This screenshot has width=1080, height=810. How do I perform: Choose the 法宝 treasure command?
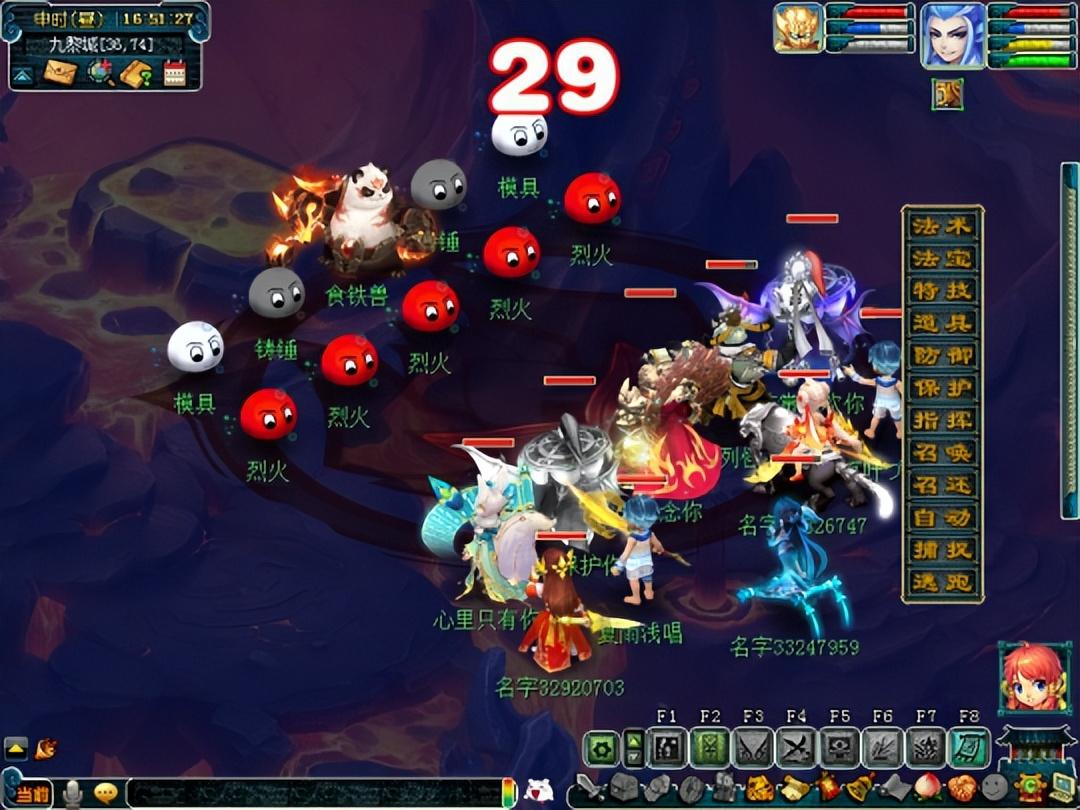click(942, 259)
